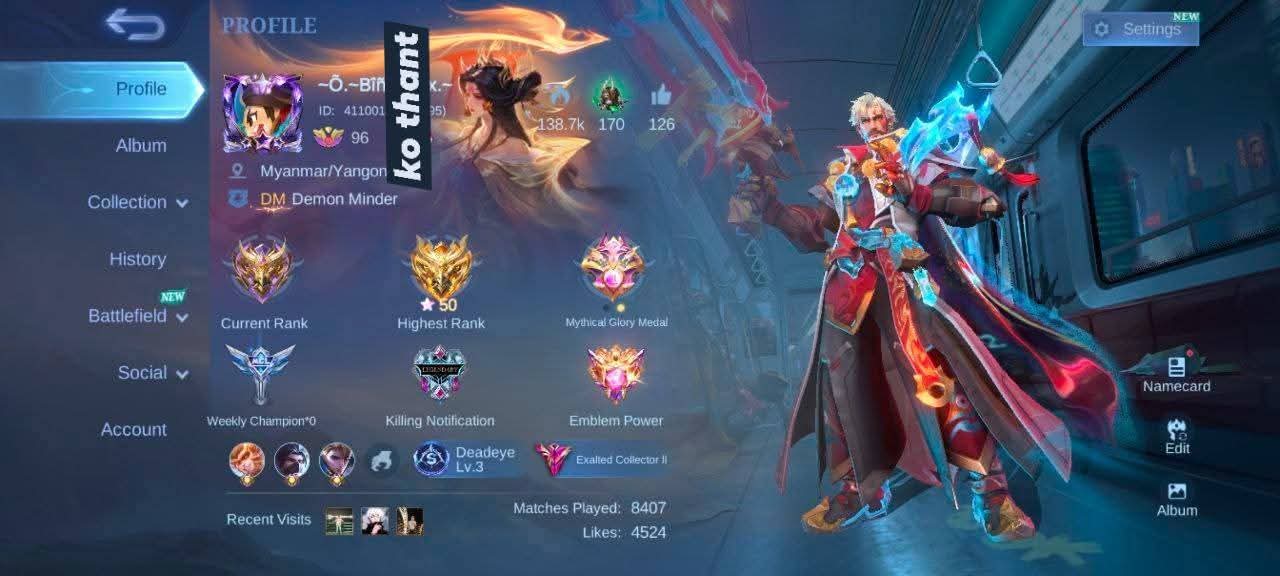Viewport: 1280px width, 576px height.
Task: View the Highest Rank badge
Action: (441, 268)
